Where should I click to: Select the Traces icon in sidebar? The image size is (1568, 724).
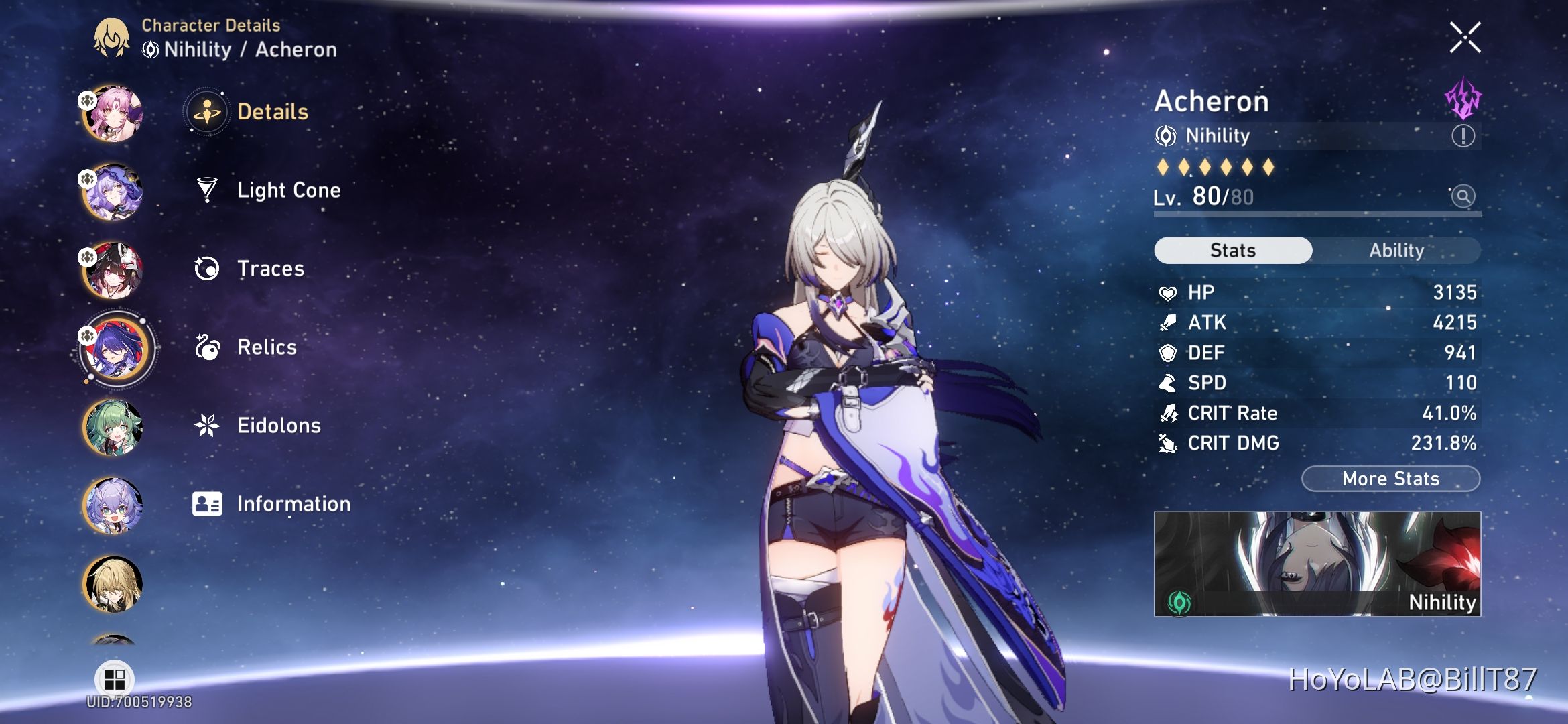[208, 268]
